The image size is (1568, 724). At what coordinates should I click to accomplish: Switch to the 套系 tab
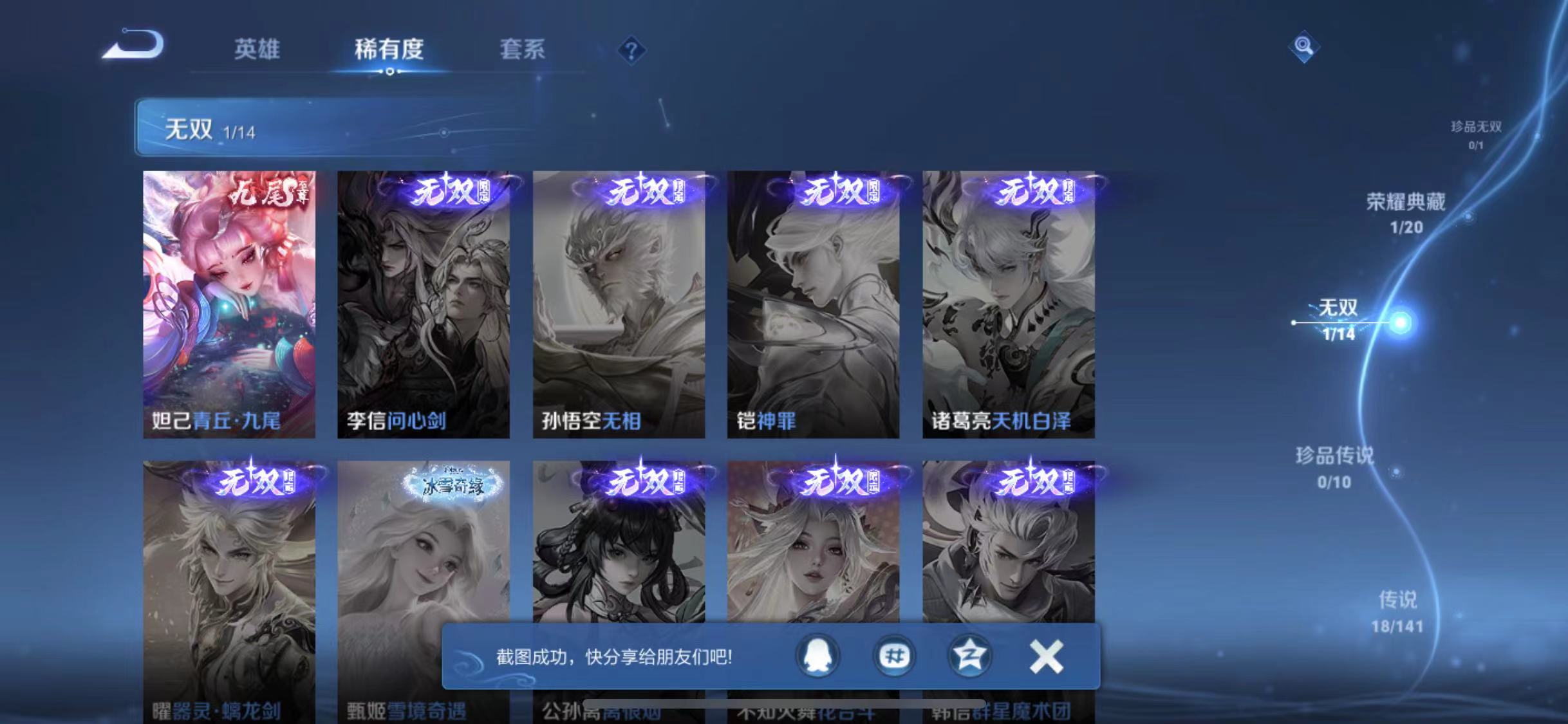[x=523, y=51]
